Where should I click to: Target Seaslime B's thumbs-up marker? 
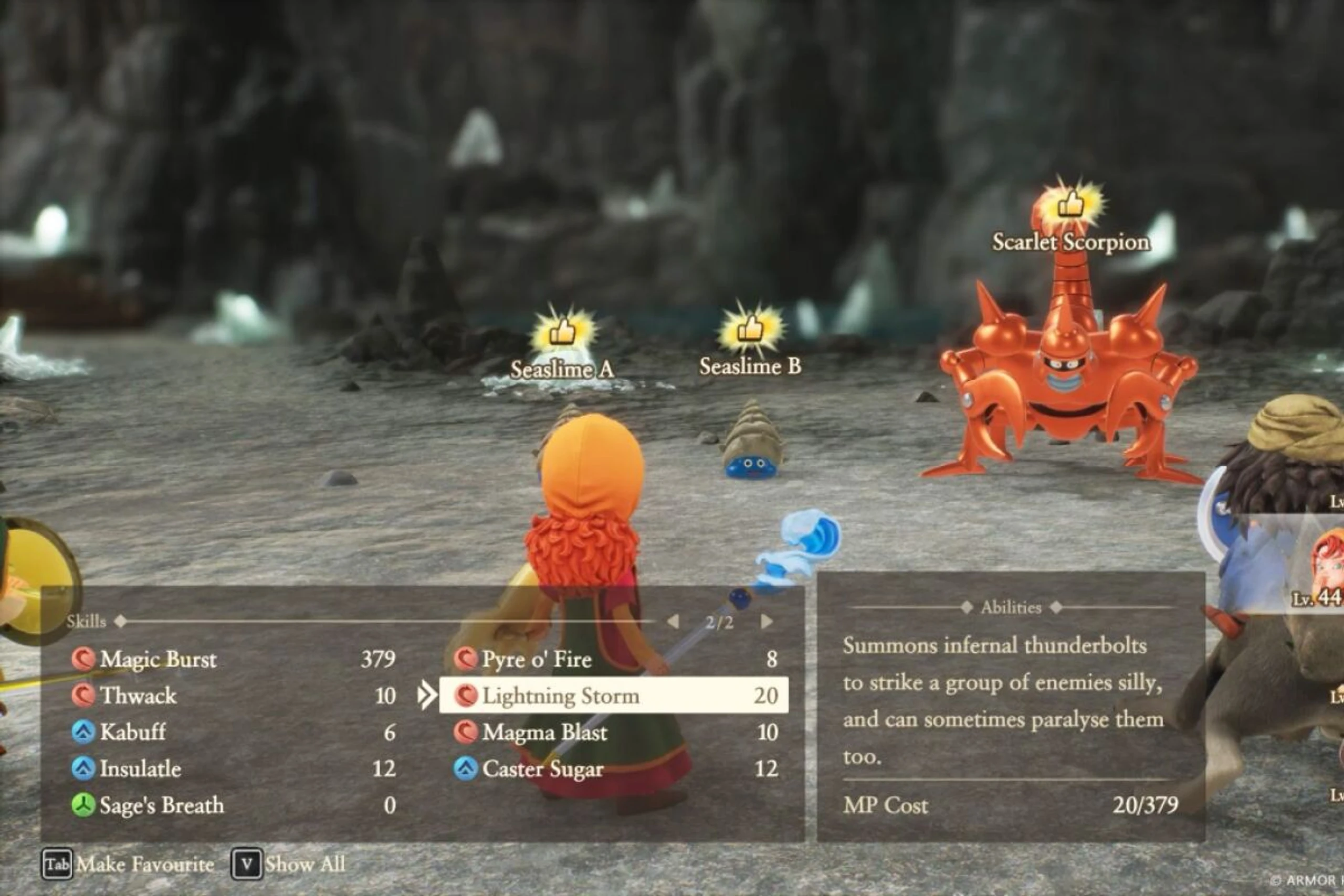[x=750, y=330]
